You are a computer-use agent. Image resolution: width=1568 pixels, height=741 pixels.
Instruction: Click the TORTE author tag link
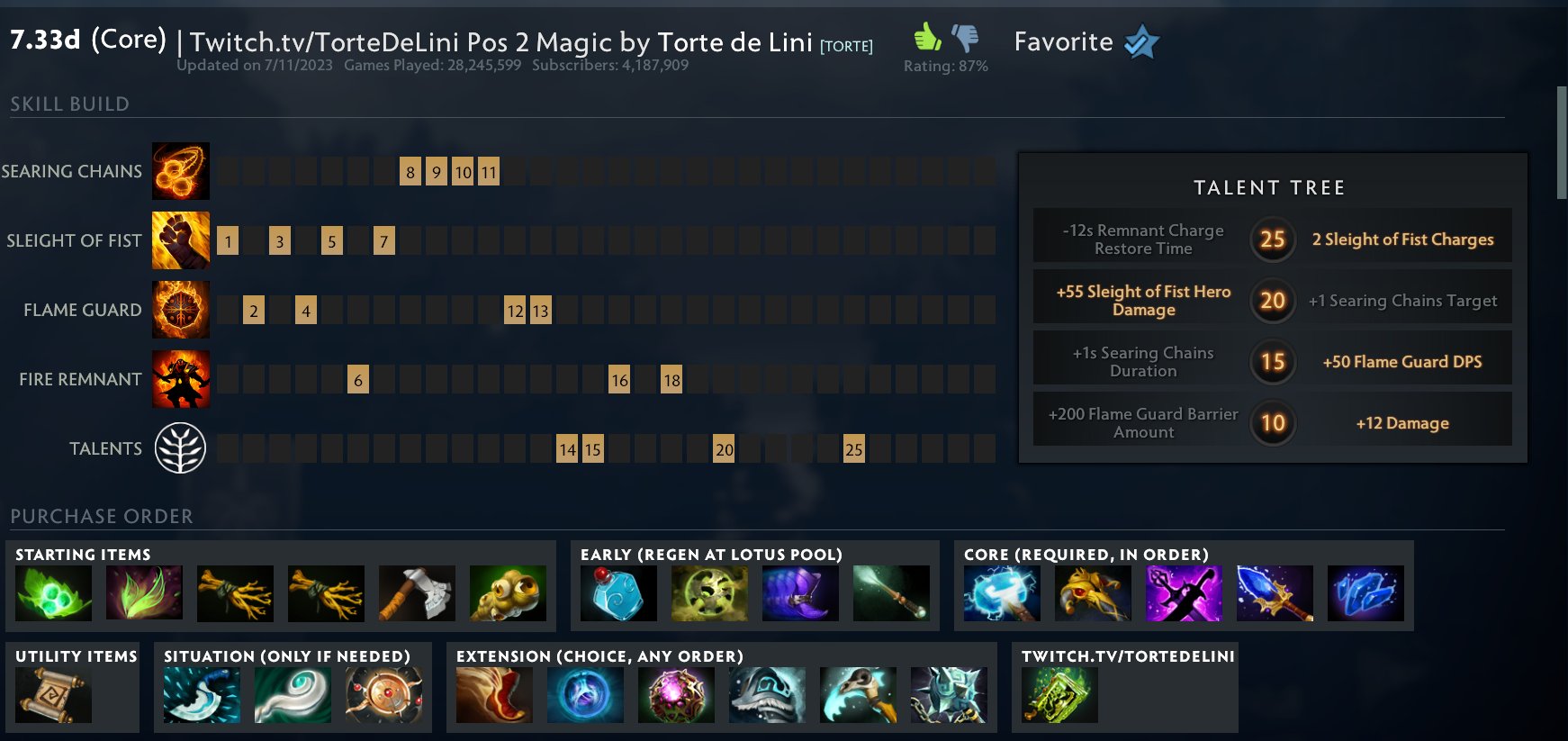click(x=849, y=44)
